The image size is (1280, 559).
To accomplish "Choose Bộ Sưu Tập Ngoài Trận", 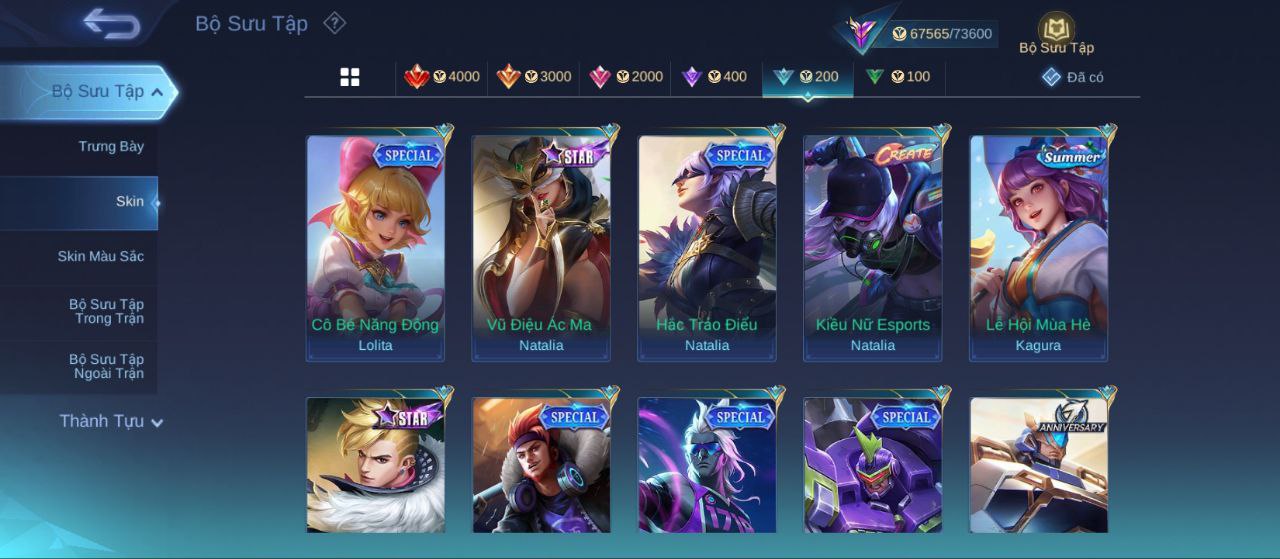I will (106, 367).
